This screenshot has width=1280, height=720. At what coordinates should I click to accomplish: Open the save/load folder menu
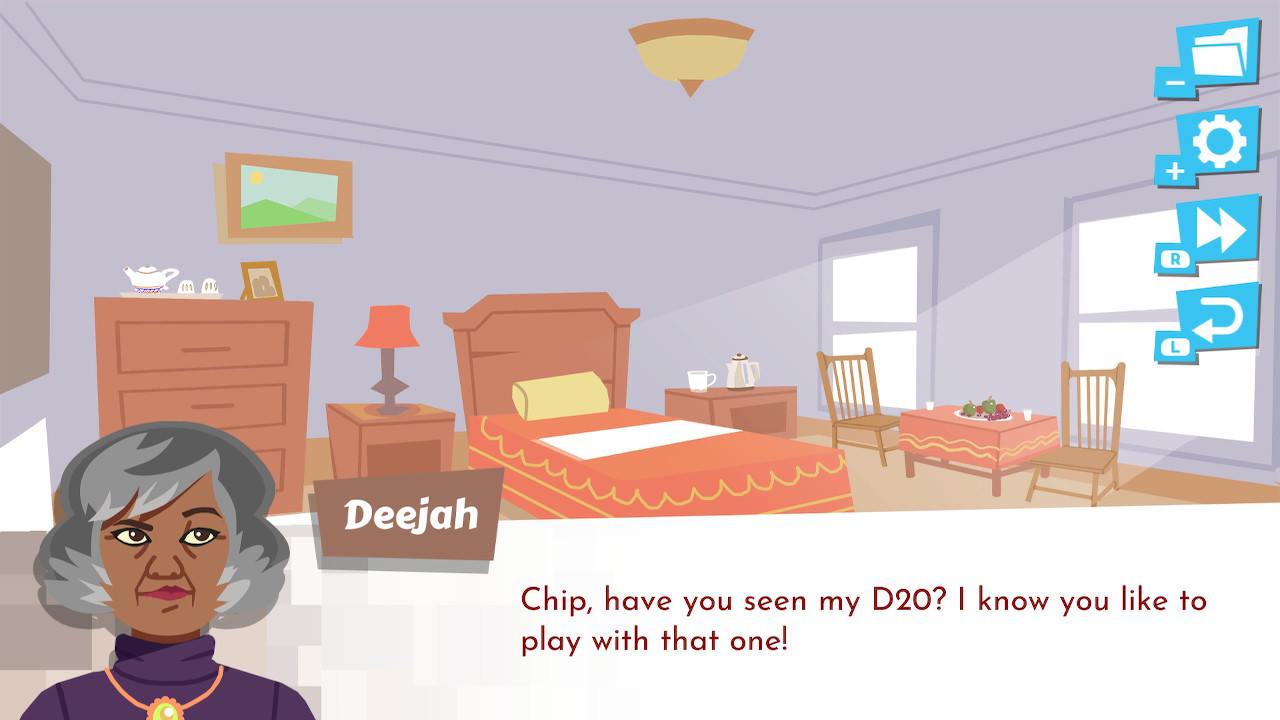tap(1213, 52)
